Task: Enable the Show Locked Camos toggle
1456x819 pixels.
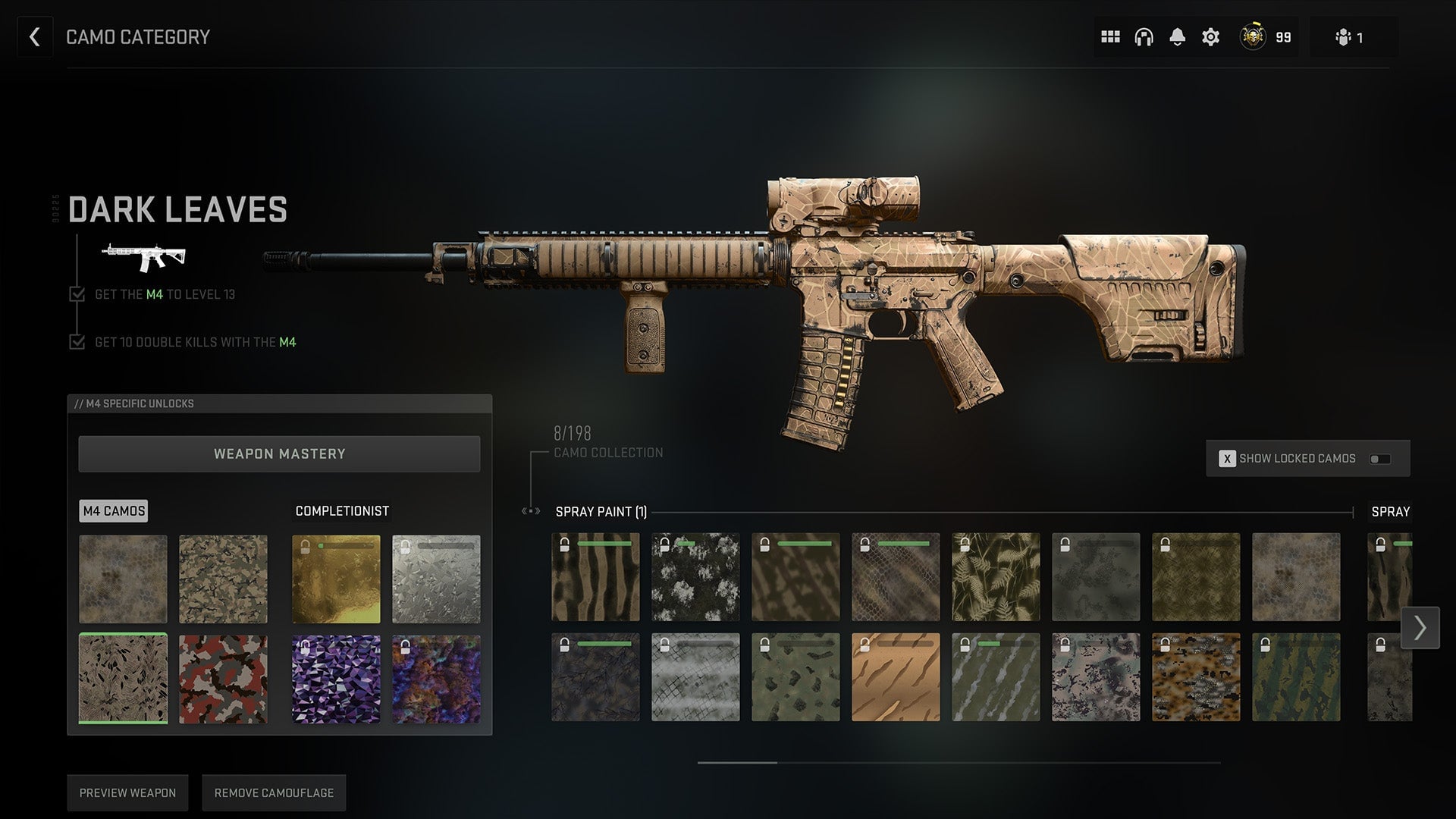Action: (x=1382, y=458)
